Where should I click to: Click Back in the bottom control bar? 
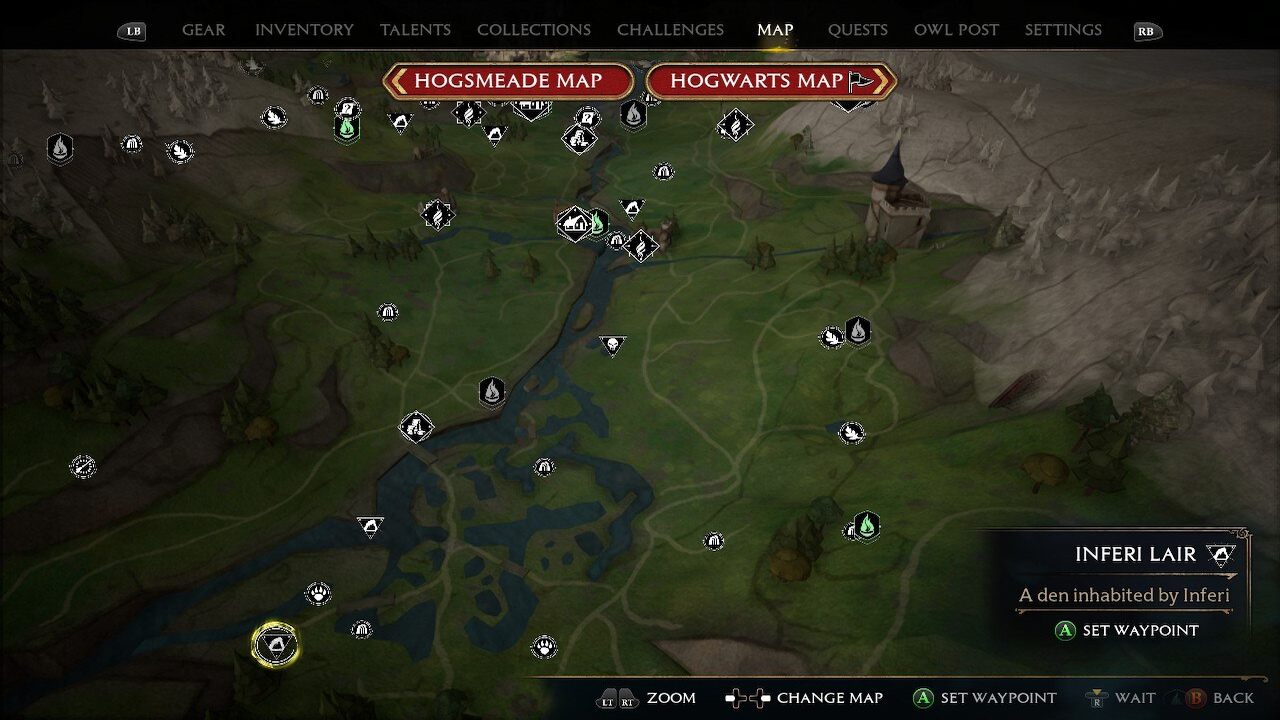point(1226,698)
